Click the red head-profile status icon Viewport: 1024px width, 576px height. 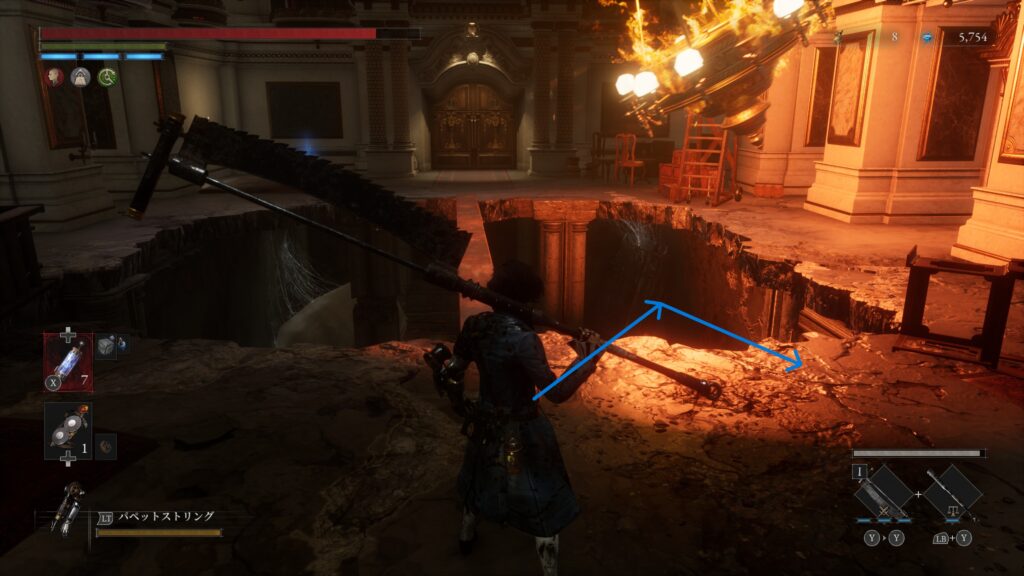pyautogui.click(x=54, y=77)
